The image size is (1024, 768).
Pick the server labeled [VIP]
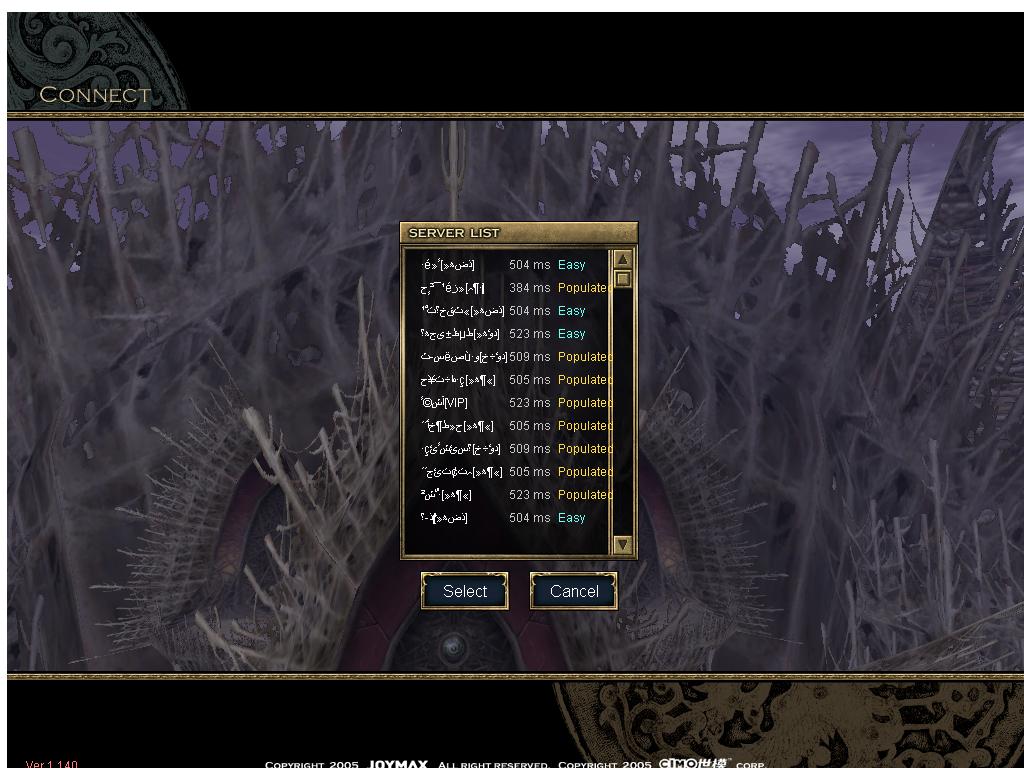(x=510, y=403)
